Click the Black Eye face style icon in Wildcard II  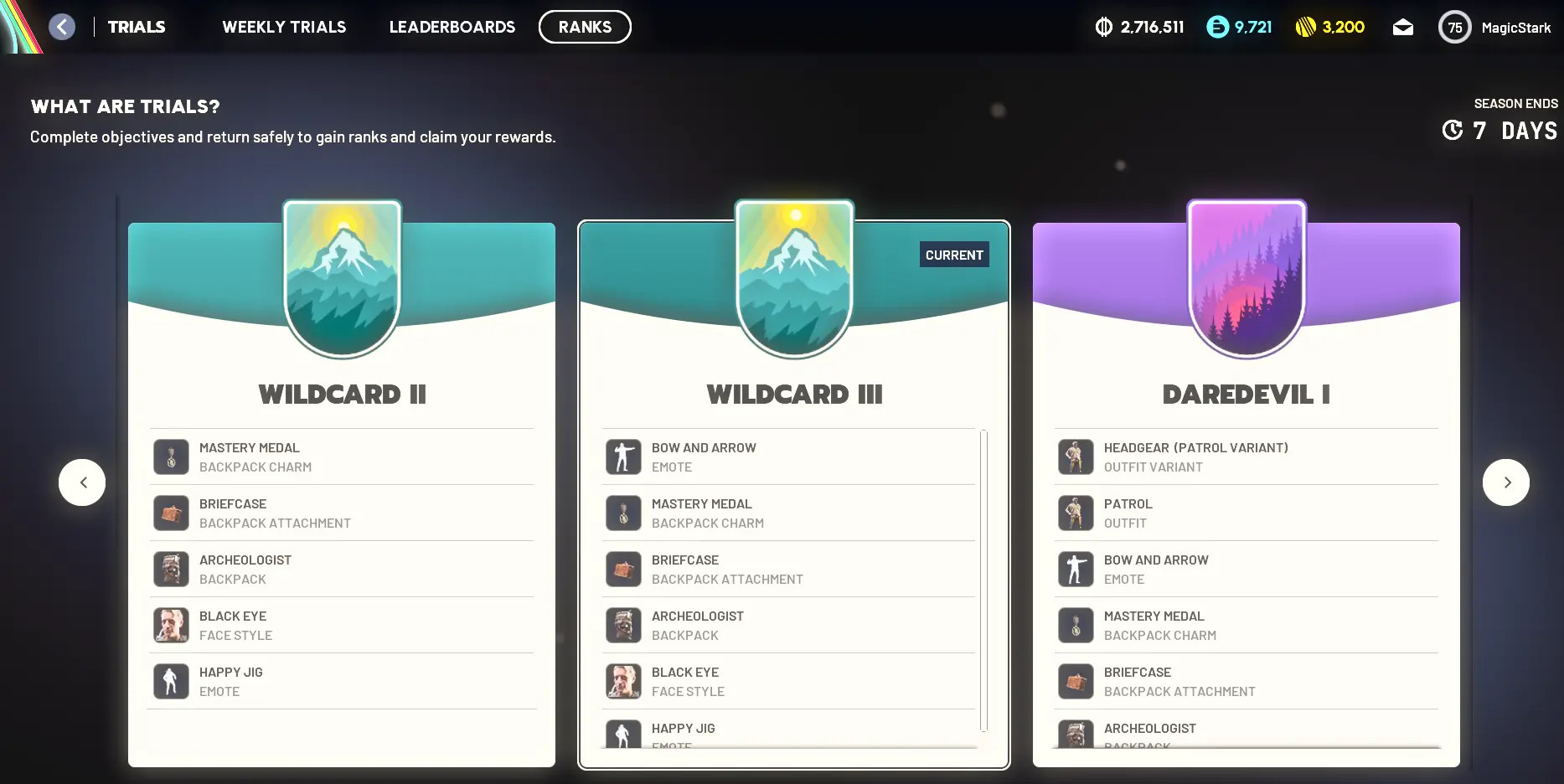coord(171,625)
